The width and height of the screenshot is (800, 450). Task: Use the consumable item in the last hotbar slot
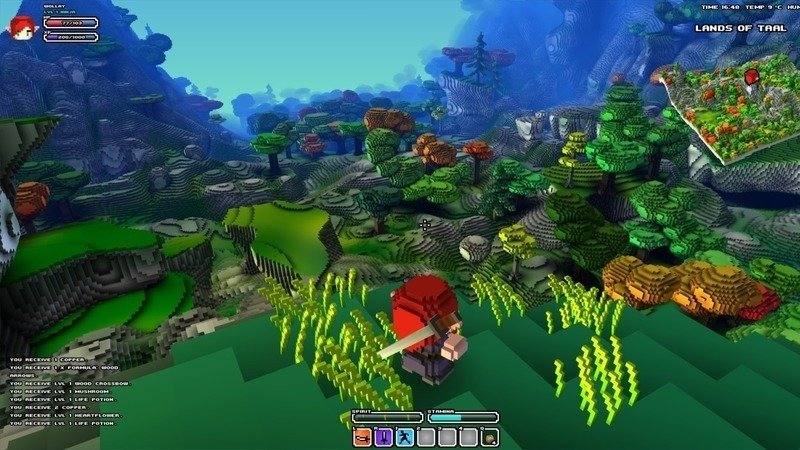[x=490, y=436]
